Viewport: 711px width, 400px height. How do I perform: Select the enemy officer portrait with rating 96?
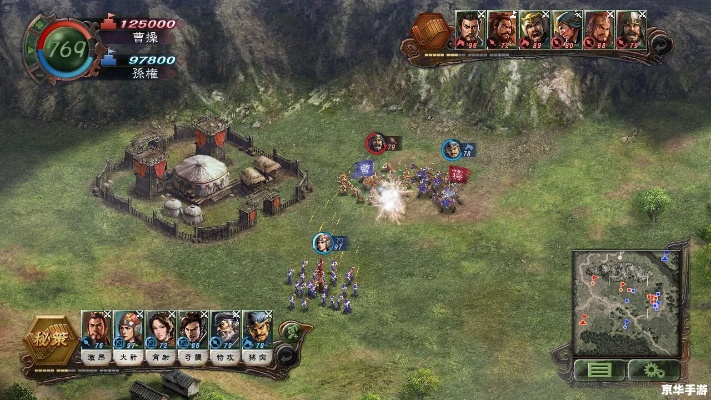click(468, 29)
